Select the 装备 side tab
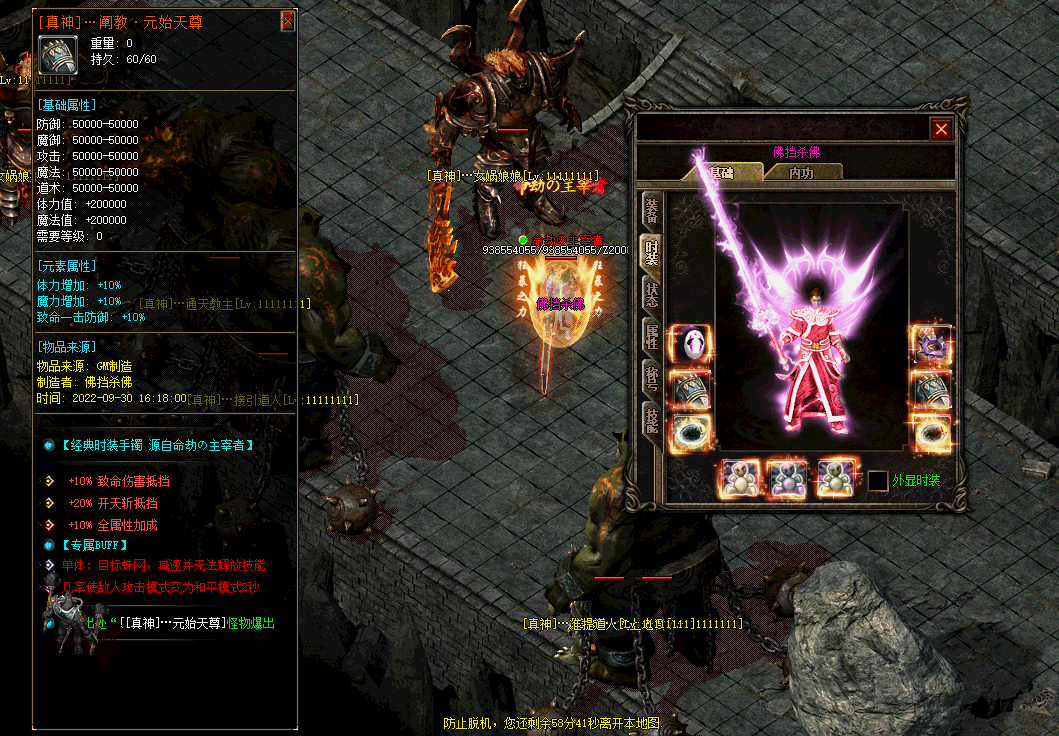The image size is (1059, 736). [x=651, y=210]
